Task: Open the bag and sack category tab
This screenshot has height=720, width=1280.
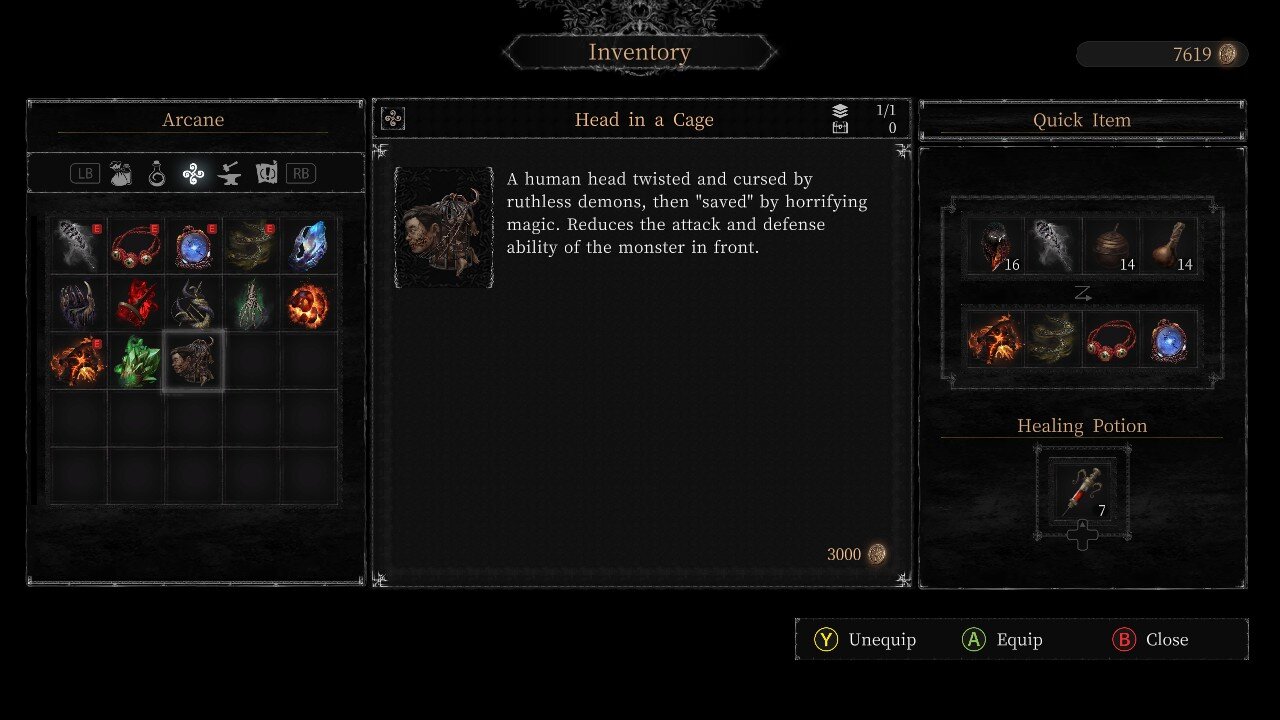Action: point(122,173)
